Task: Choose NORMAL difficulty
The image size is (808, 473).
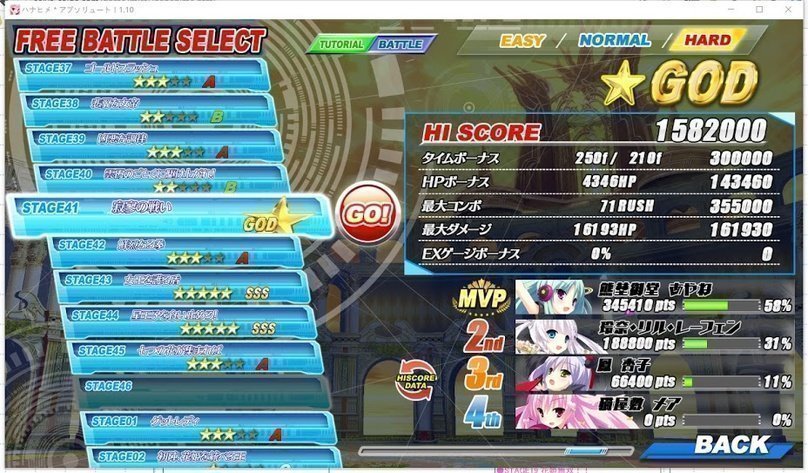Action: tap(614, 41)
